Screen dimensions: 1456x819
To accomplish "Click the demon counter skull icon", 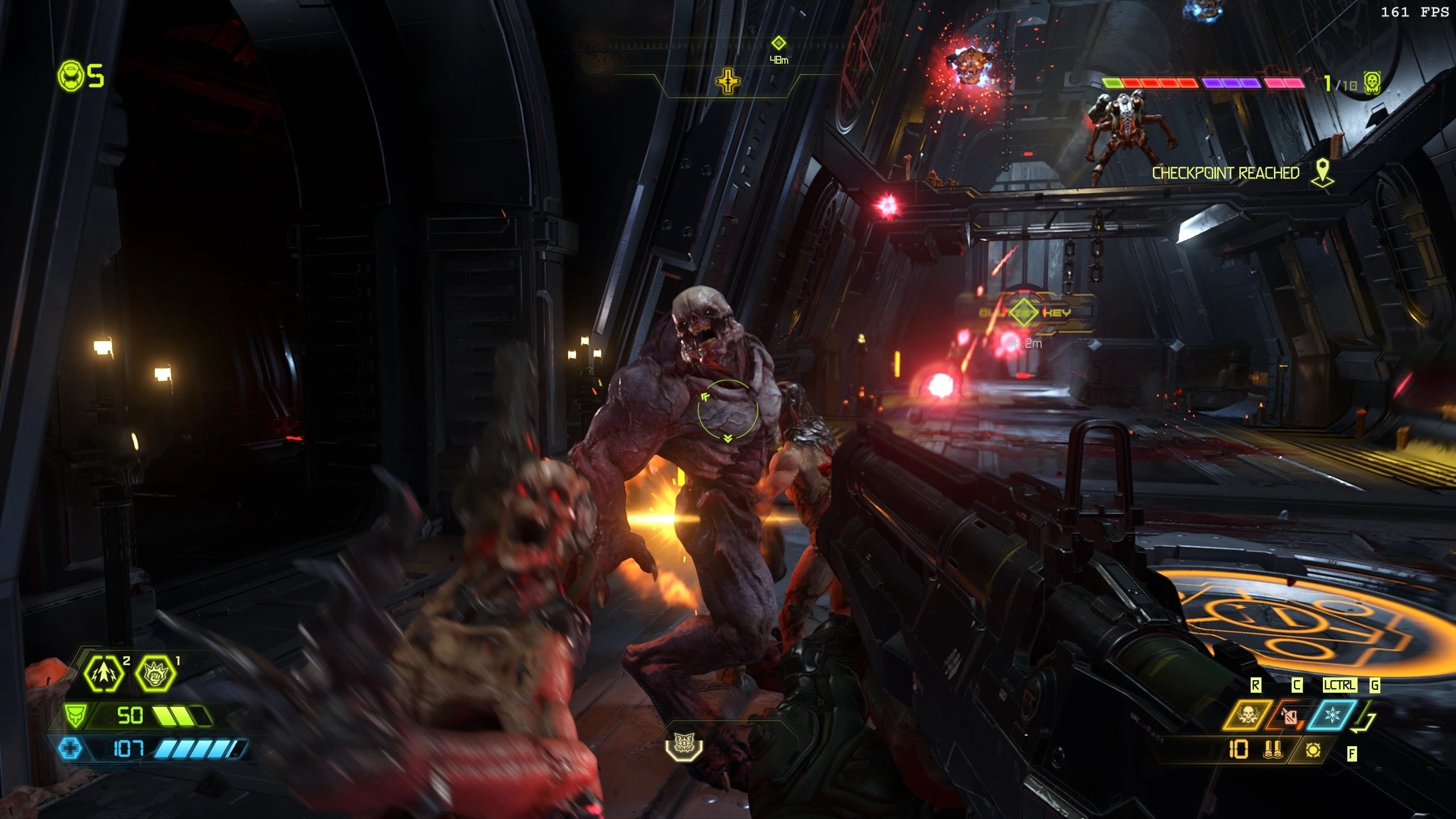I will click(1372, 83).
